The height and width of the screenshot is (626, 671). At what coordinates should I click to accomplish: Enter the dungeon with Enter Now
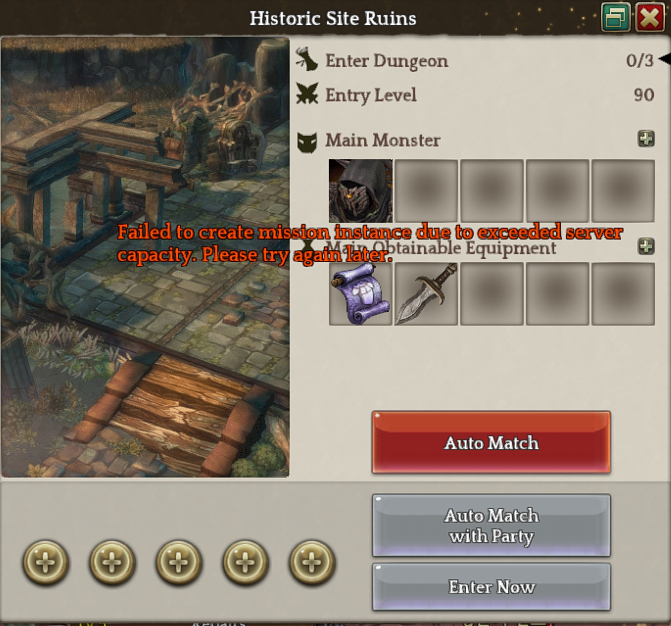tap(491, 587)
